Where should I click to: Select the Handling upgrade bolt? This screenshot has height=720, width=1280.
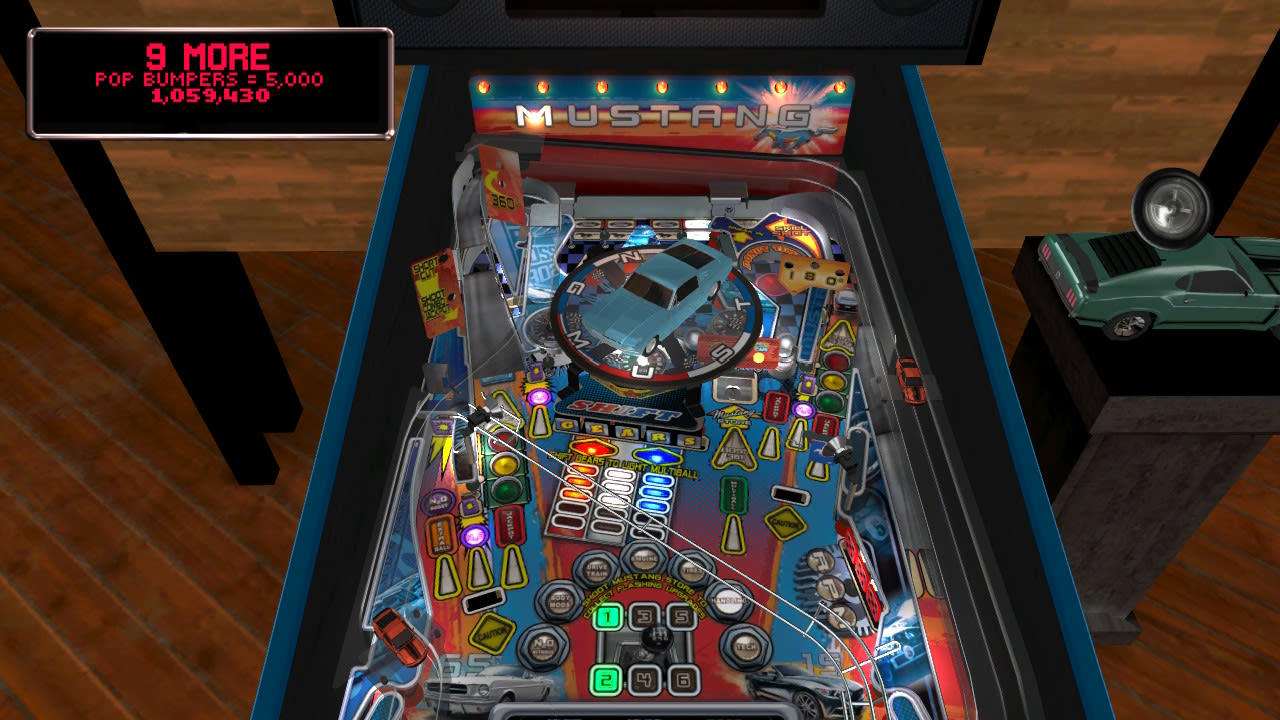click(731, 599)
